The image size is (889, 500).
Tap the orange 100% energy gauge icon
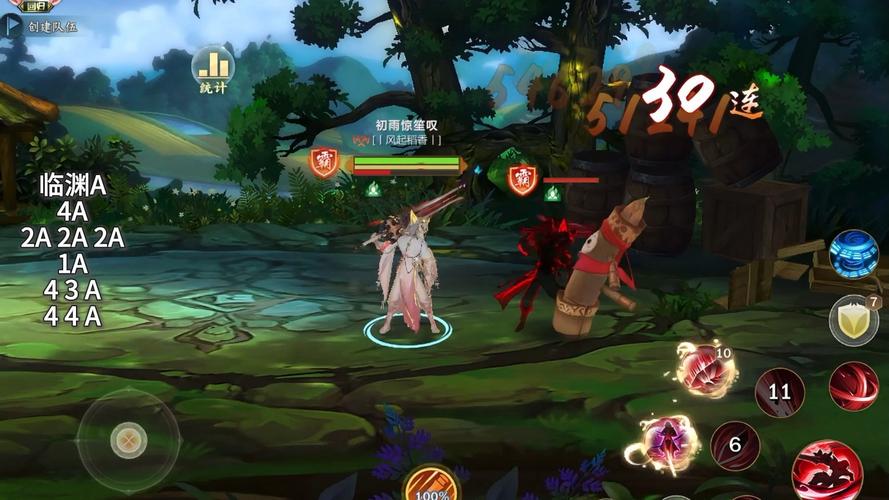click(431, 486)
